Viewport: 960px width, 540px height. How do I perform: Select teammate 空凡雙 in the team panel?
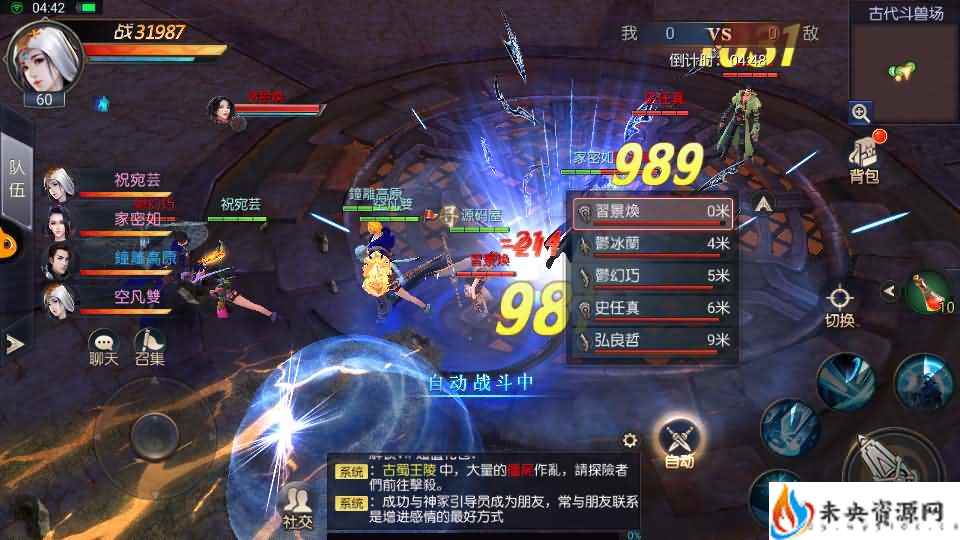click(108, 296)
